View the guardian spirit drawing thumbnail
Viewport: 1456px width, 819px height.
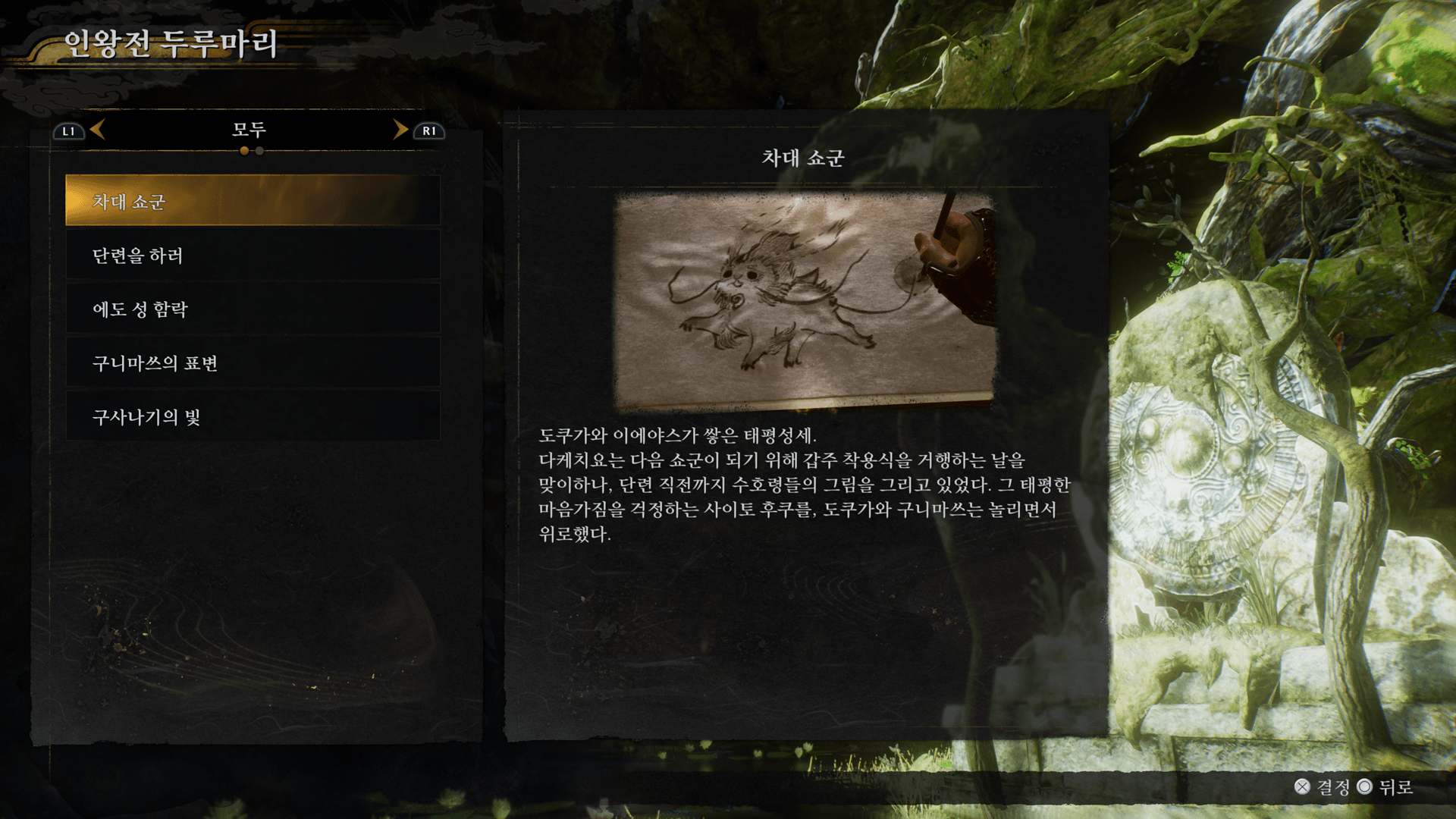805,301
